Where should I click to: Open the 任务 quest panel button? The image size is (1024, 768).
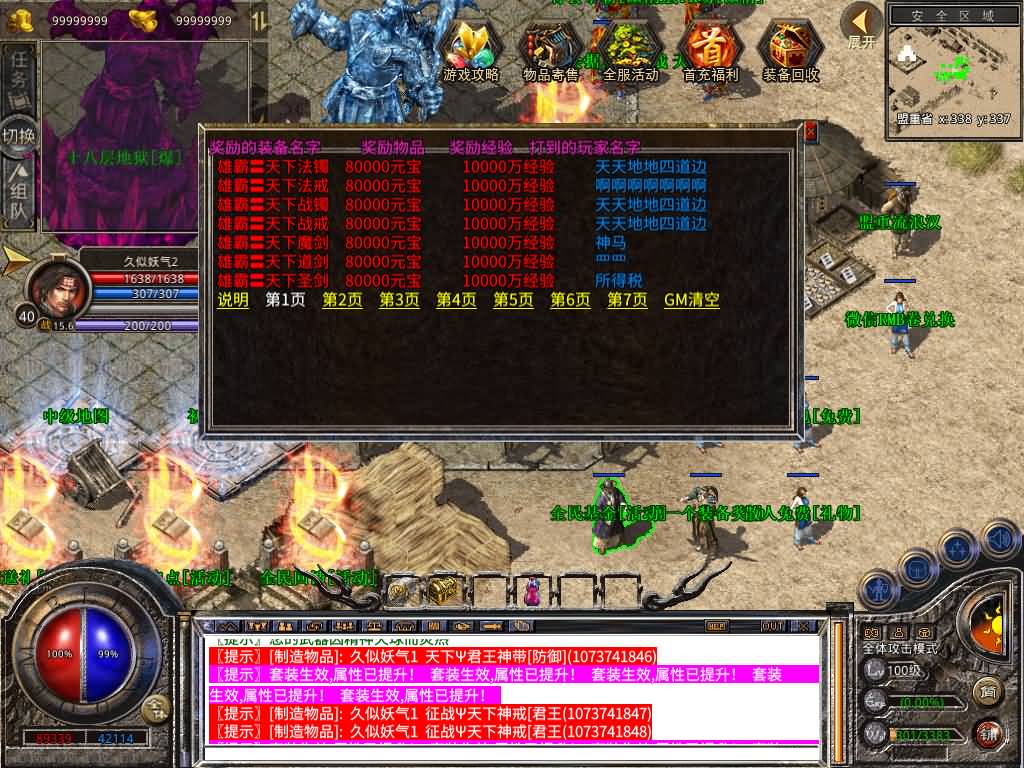tap(19, 77)
